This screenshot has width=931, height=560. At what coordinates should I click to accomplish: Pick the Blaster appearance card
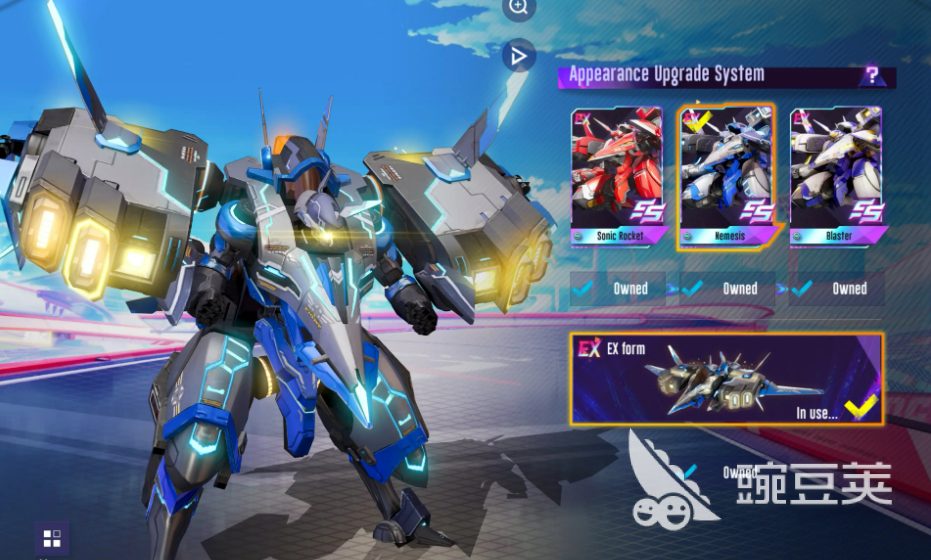point(836,175)
